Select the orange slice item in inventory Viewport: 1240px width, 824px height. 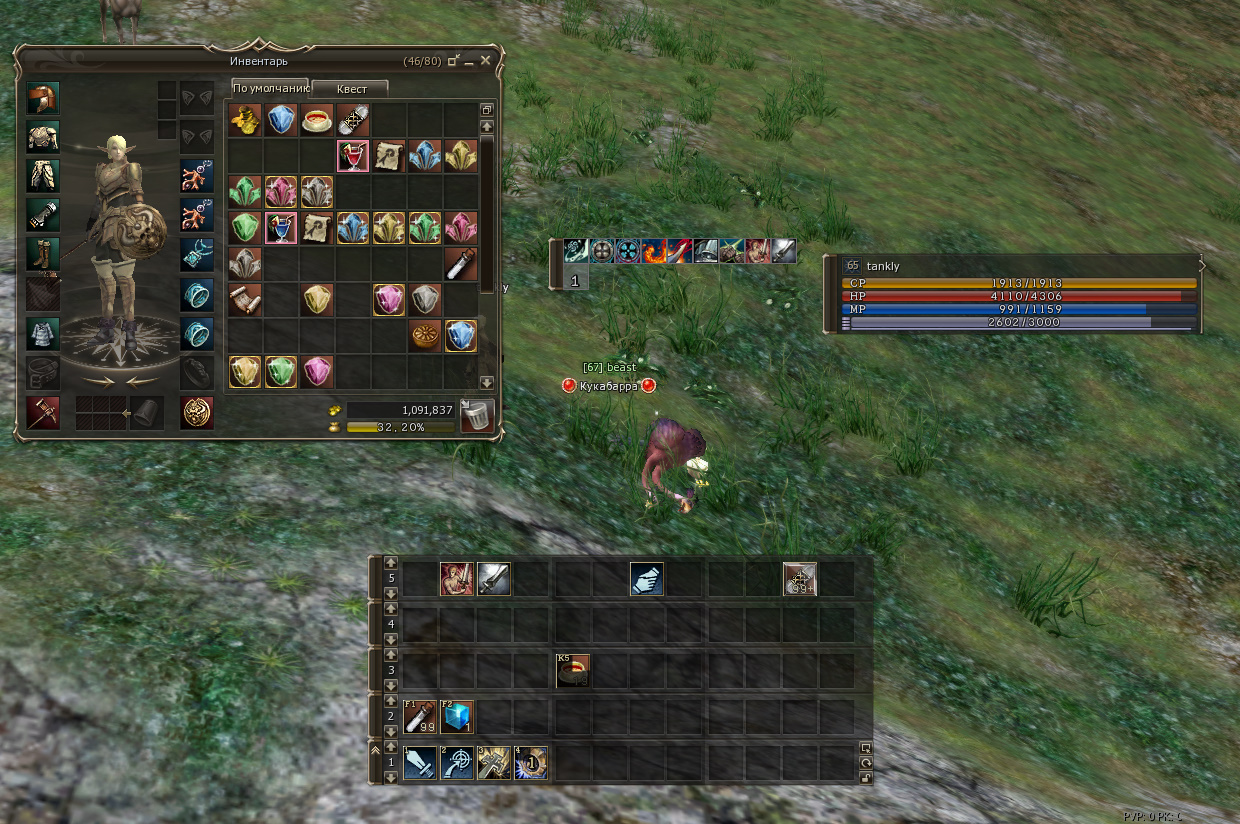pos(425,335)
